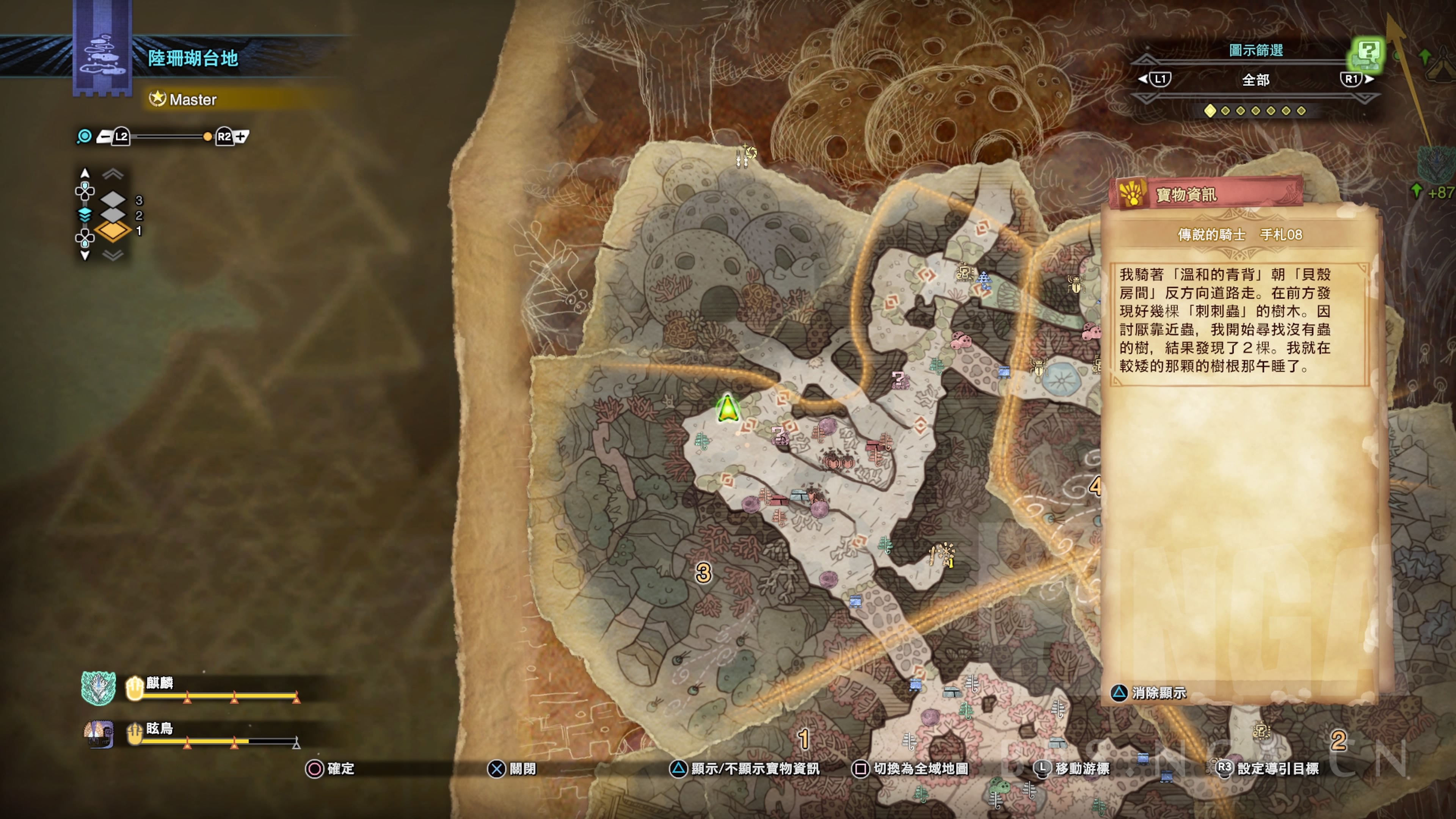Screen dimensions: 1456x819
Task: Zoom in the map with the plus button
Action: coord(242,136)
